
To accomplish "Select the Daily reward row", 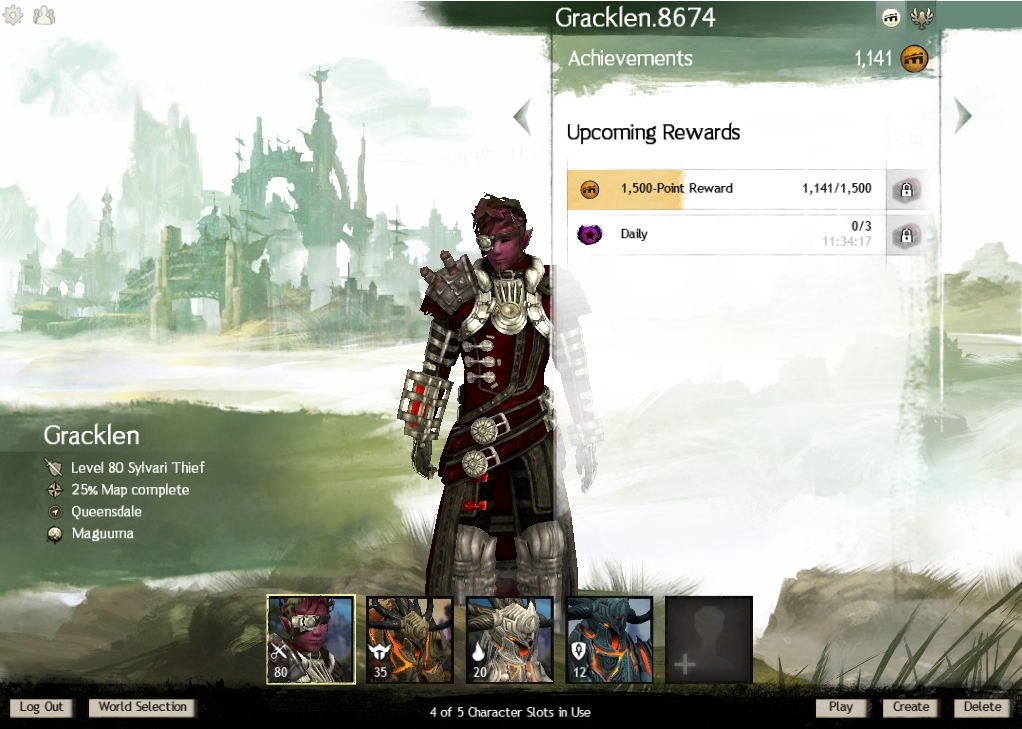I will pyautogui.click(x=726, y=235).
